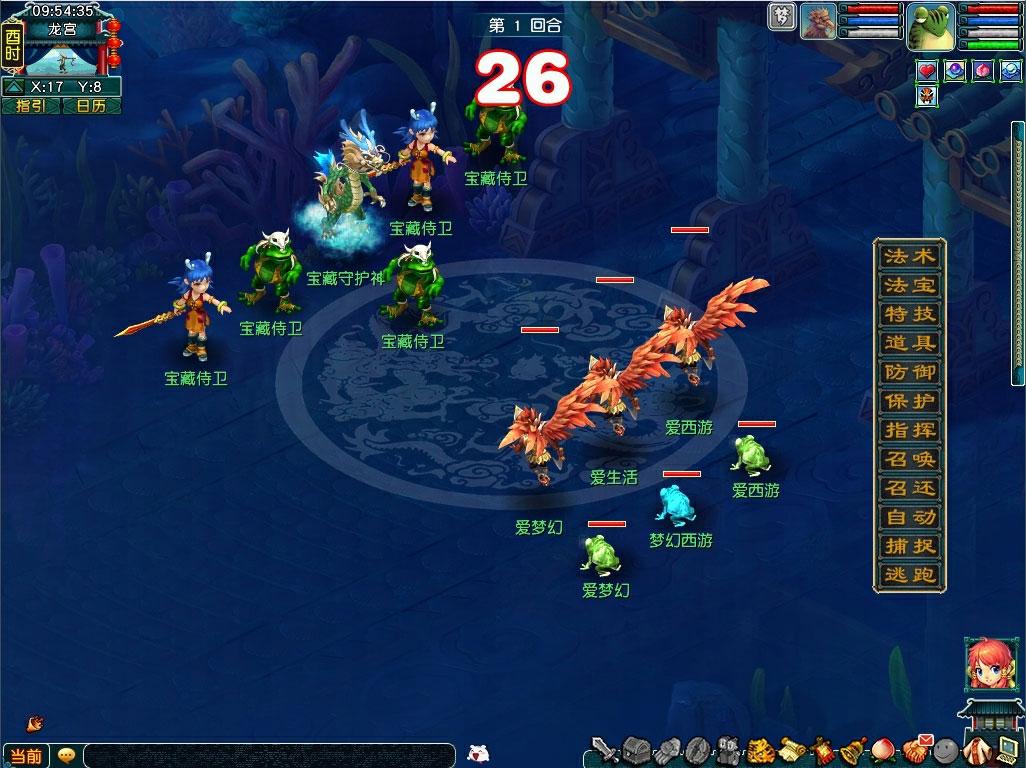This screenshot has width=1026, height=768.
Task: Click the red heart buff icon
Action: [x=927, y=71]
